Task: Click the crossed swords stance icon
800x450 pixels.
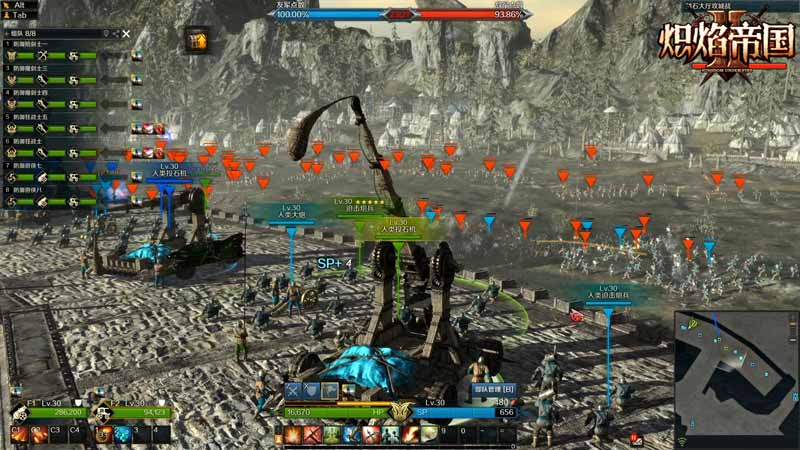Action: [x=293, y=391]
